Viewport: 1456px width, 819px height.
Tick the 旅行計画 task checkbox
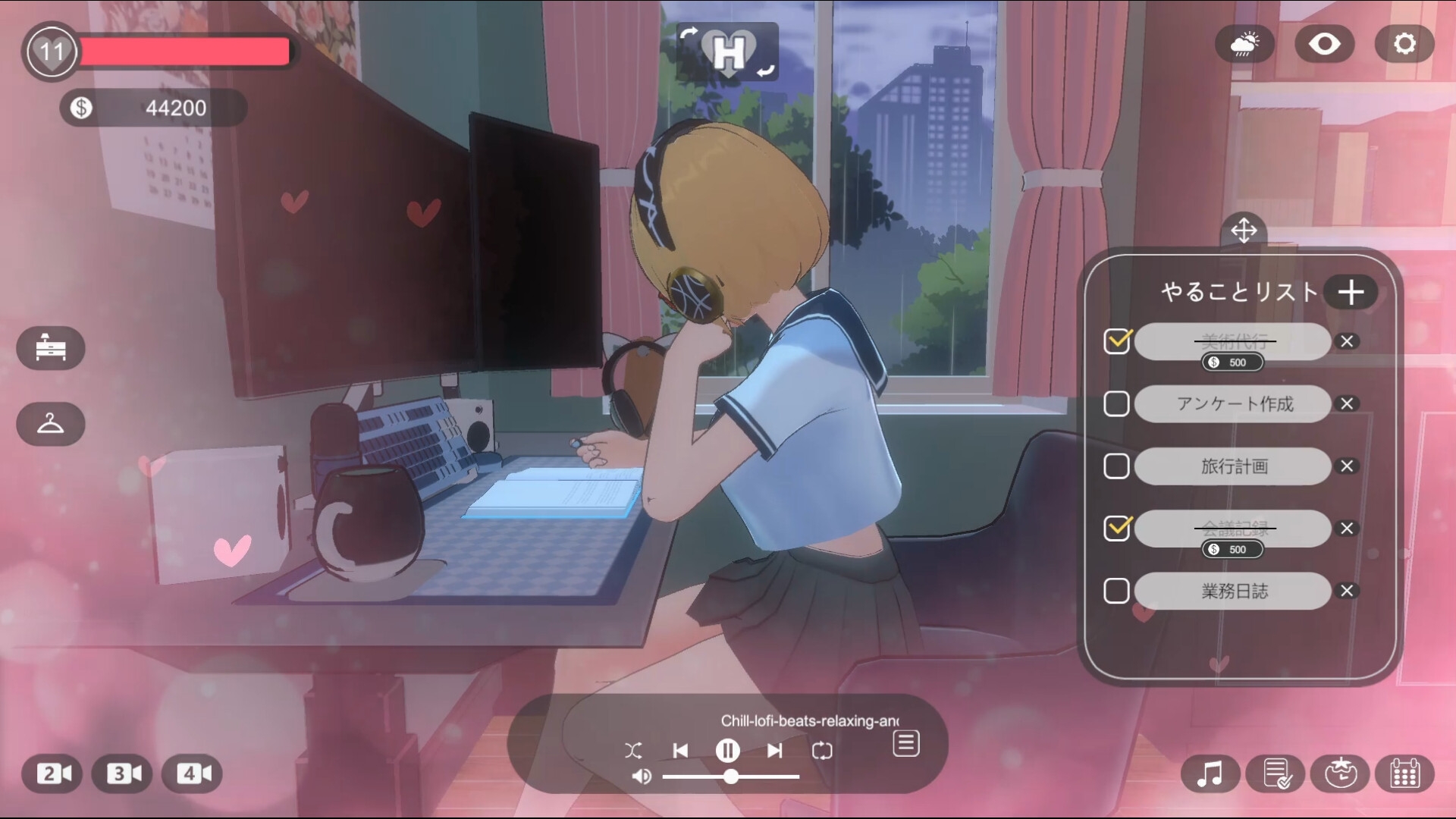[x=1116, y=466]
